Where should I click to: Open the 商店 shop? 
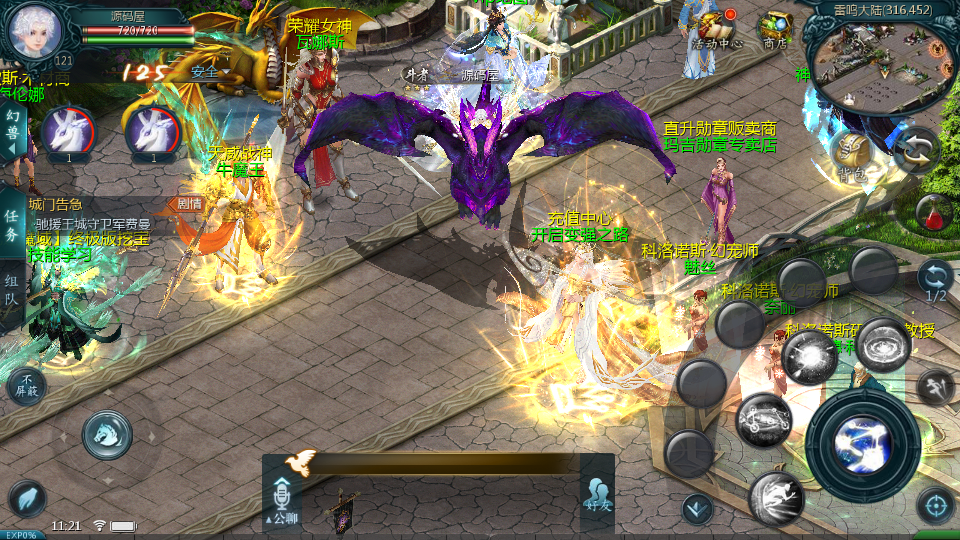(x=776, y=27)
